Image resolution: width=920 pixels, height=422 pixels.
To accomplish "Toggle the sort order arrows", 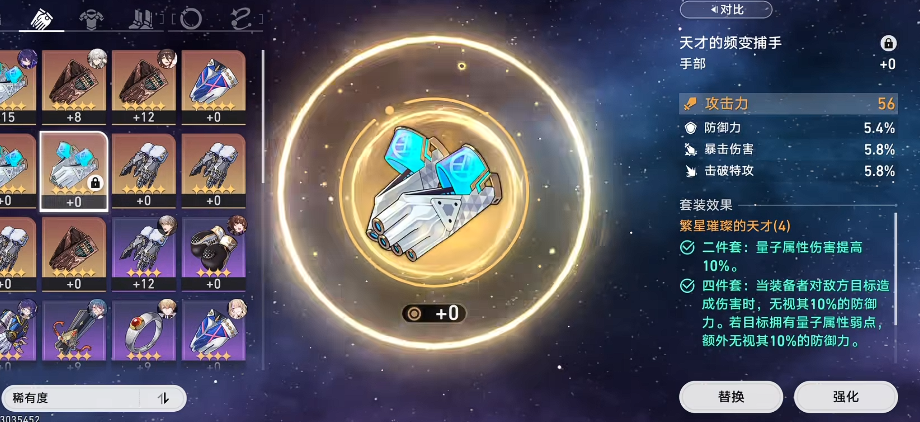I will coord(164,398).
